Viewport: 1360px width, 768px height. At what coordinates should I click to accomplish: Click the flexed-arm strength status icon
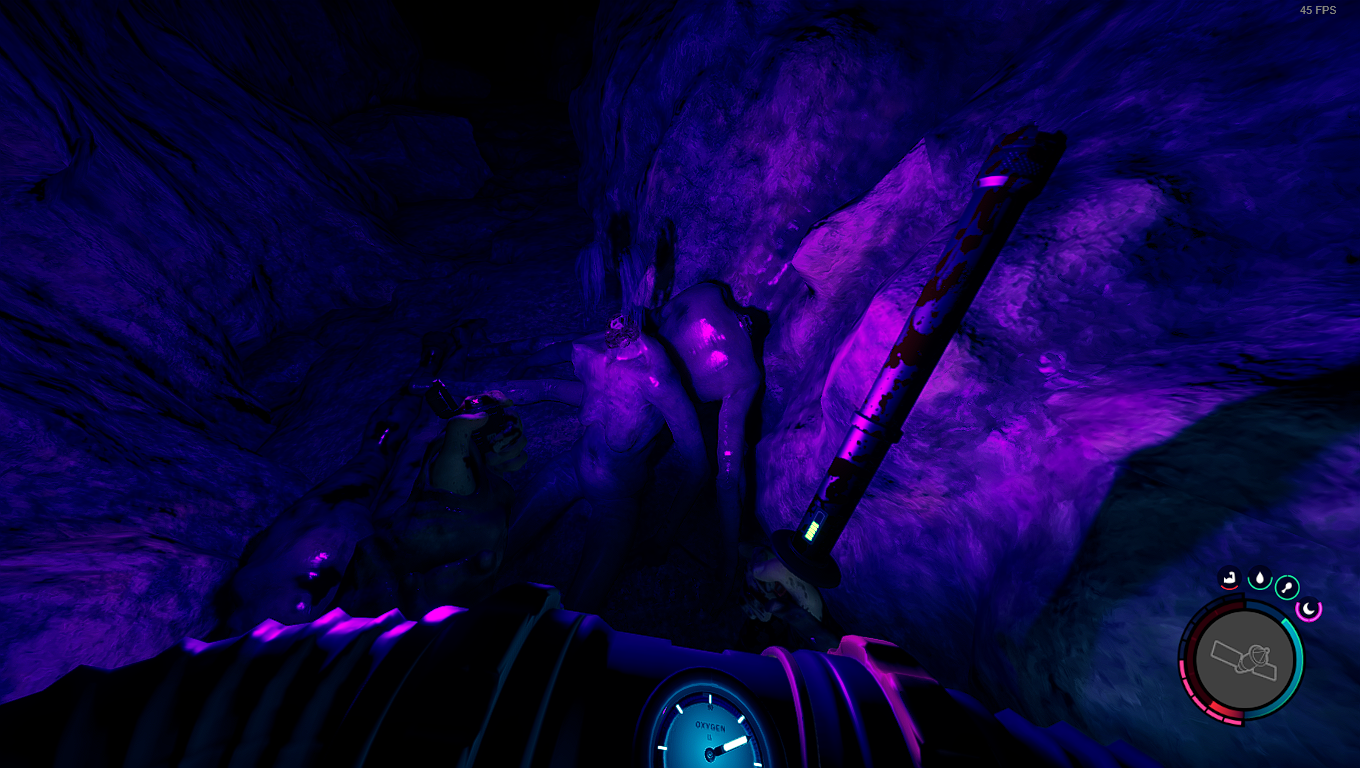tap(1229, 578)
